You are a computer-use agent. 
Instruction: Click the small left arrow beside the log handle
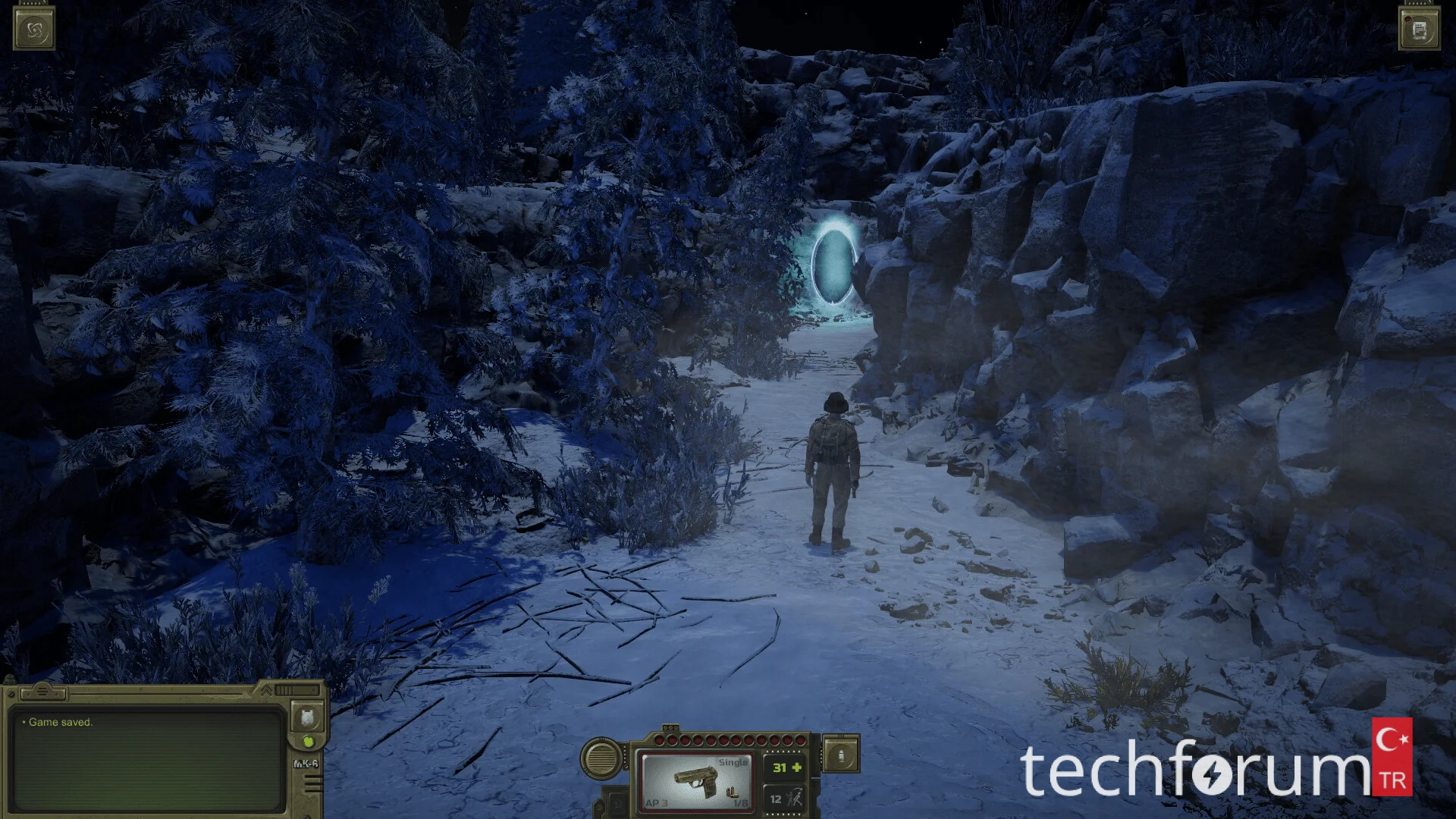coord(27,695)
